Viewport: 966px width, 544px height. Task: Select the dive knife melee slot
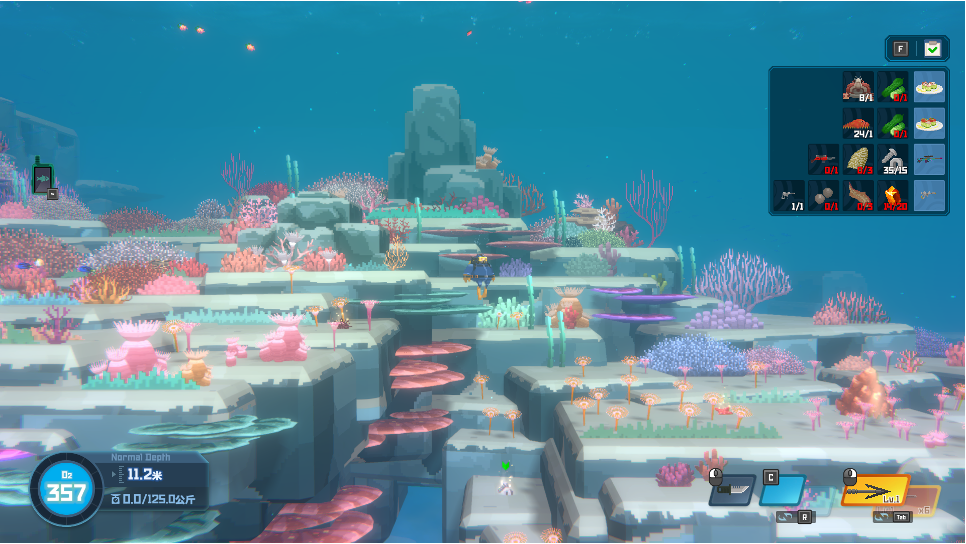point(732,490)
